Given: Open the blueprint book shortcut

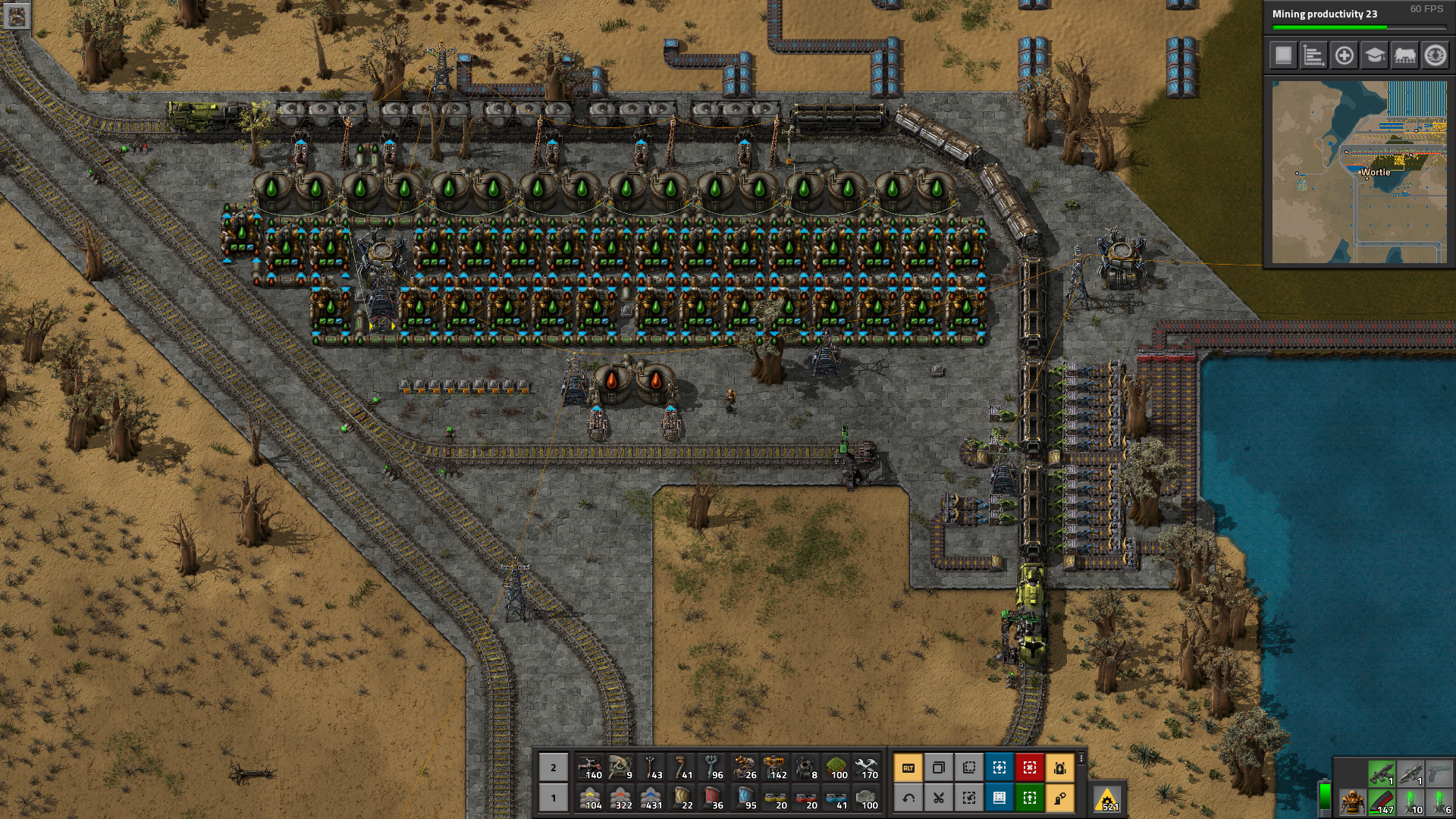Looking at the screenshot, I should tap(999, 797).
